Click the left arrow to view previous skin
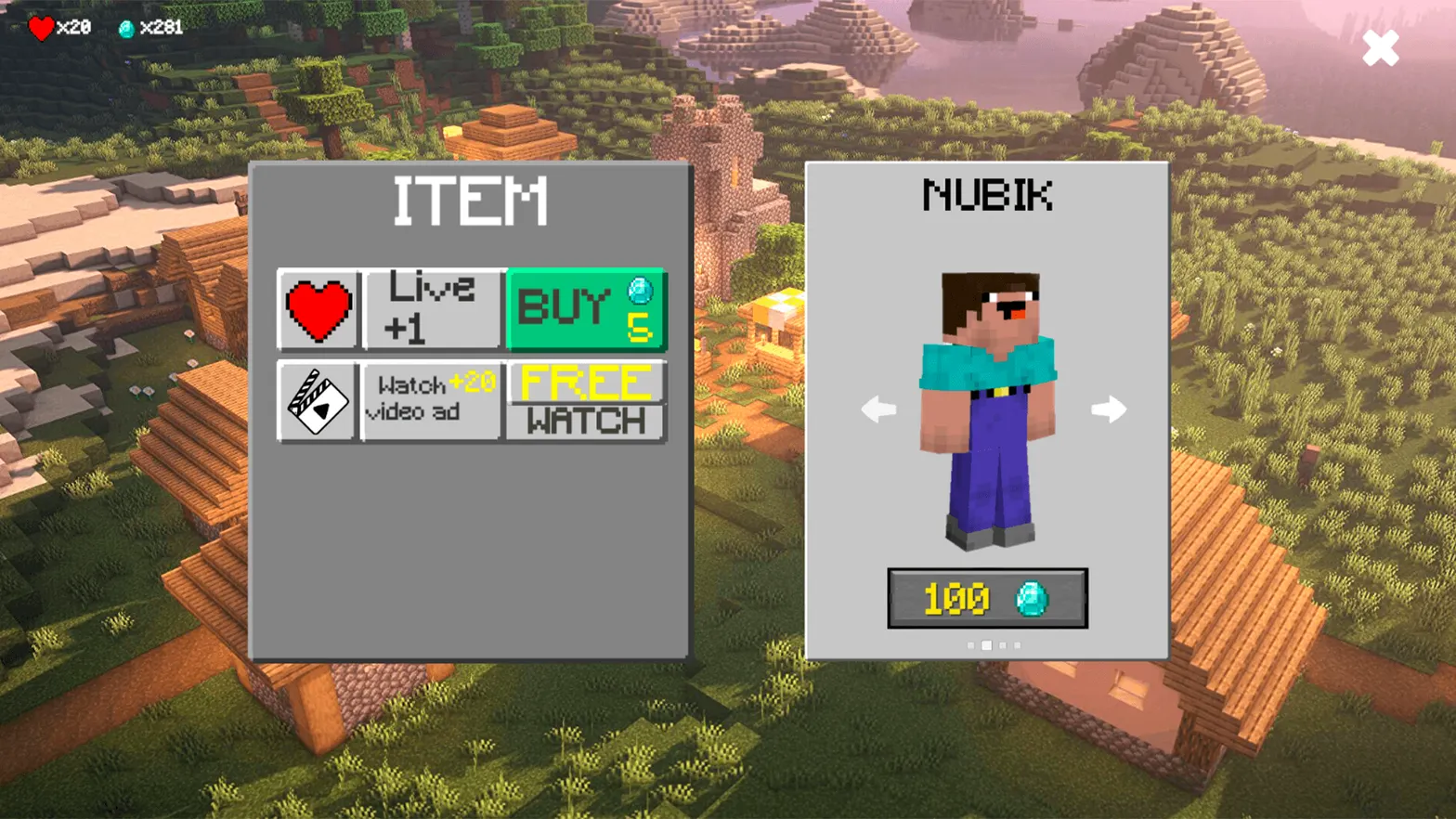This screenshot has width=1456, height=819. (x=877, y=409)
